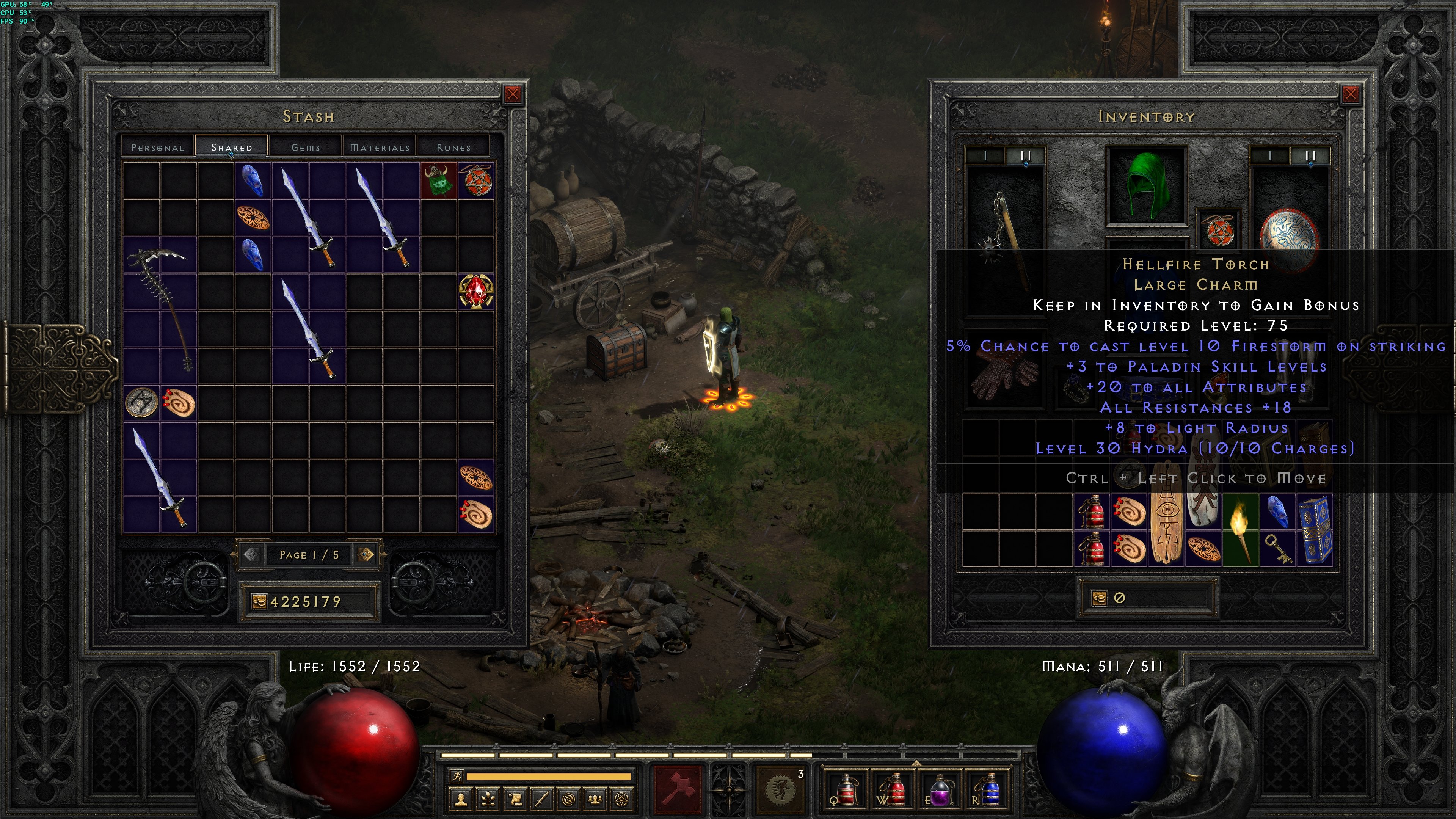Toggle the run/walk button
Screen dimensions: 1456x819
(456, 776)
